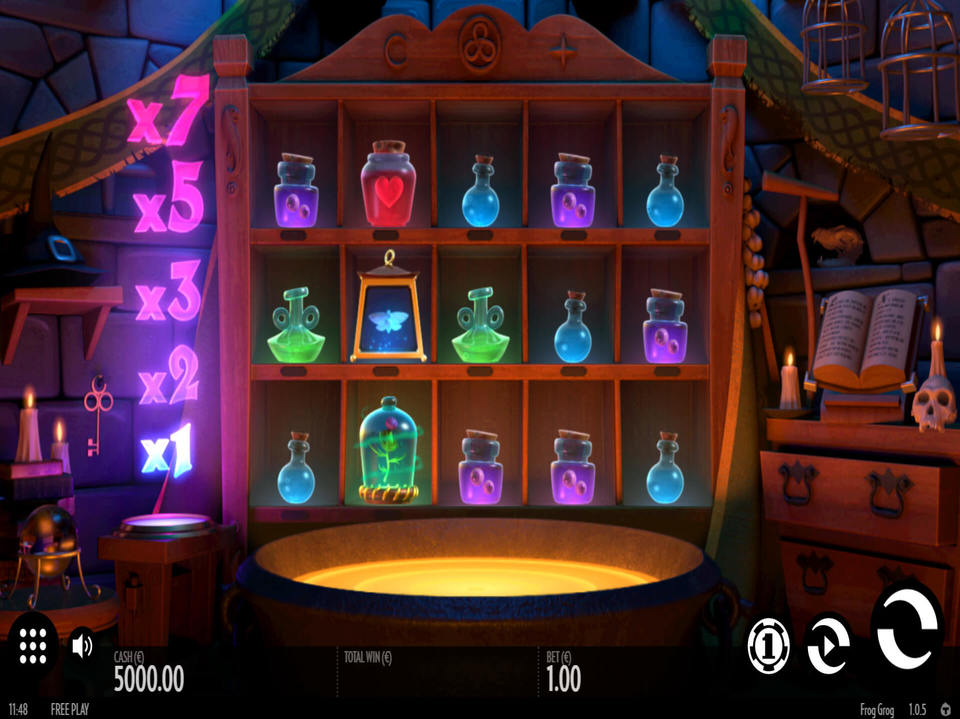Open the autoplay options
The width and height of the screenshot is (960, 719).
tap(828, 643)
